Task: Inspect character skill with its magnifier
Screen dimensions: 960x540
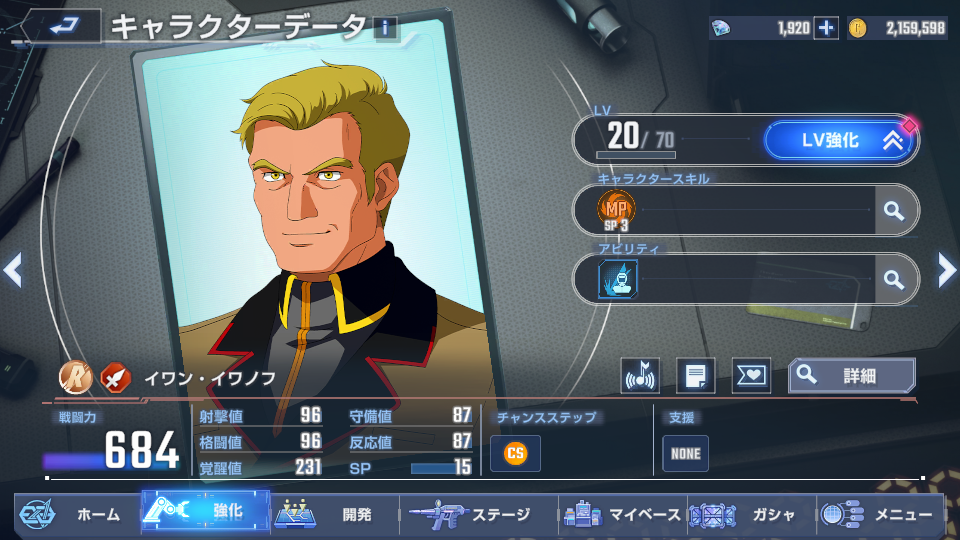Action: click(x=894, y=210)
